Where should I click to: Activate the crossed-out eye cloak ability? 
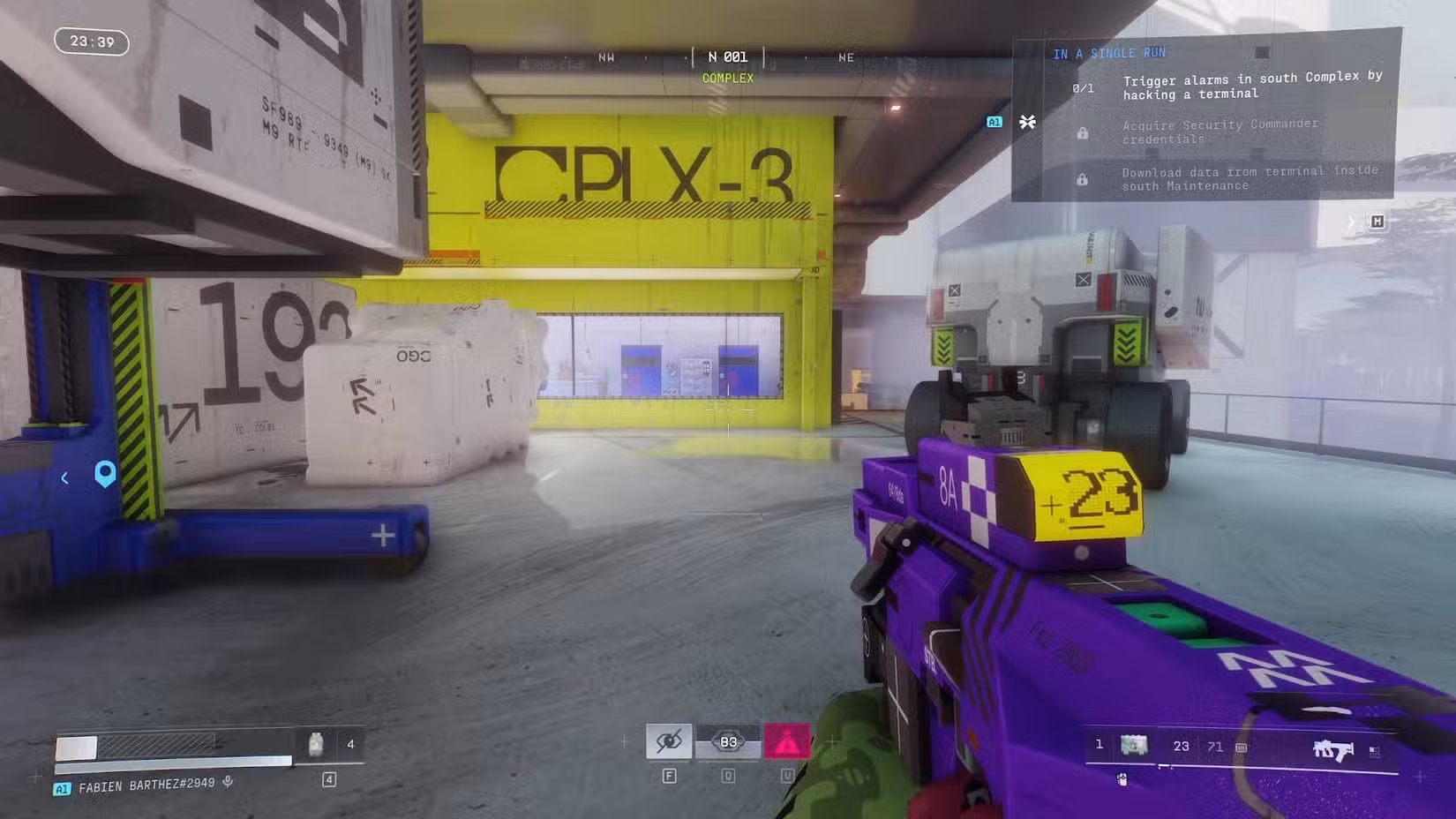click(x=669, y=741)
